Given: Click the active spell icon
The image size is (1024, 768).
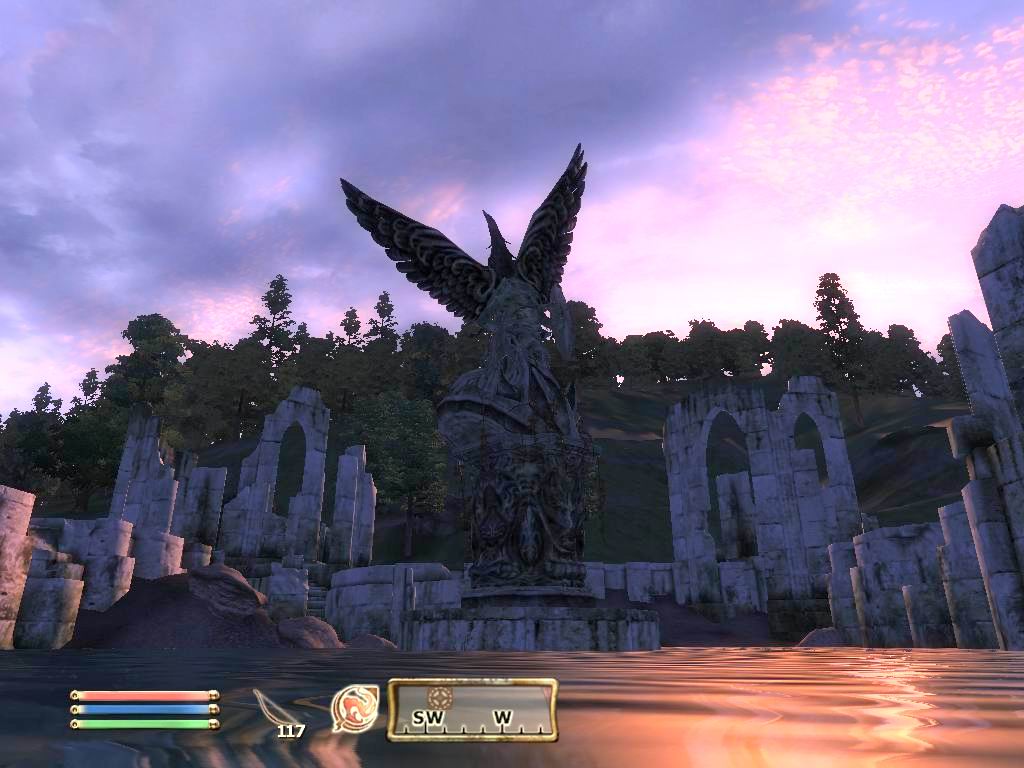Looking at the screenshot, I should pos(355,708).
